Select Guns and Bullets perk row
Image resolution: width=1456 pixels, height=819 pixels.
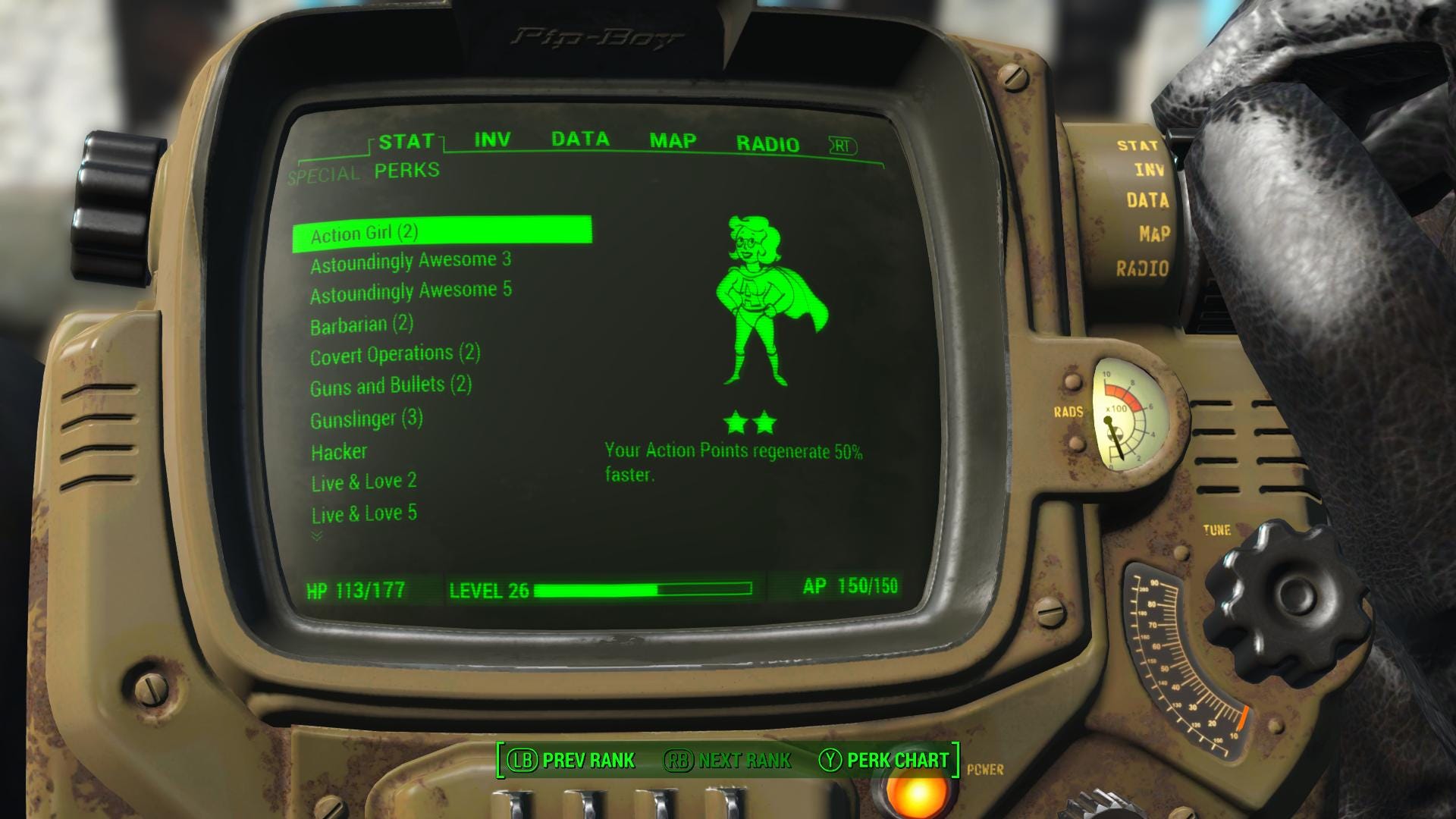391,386
